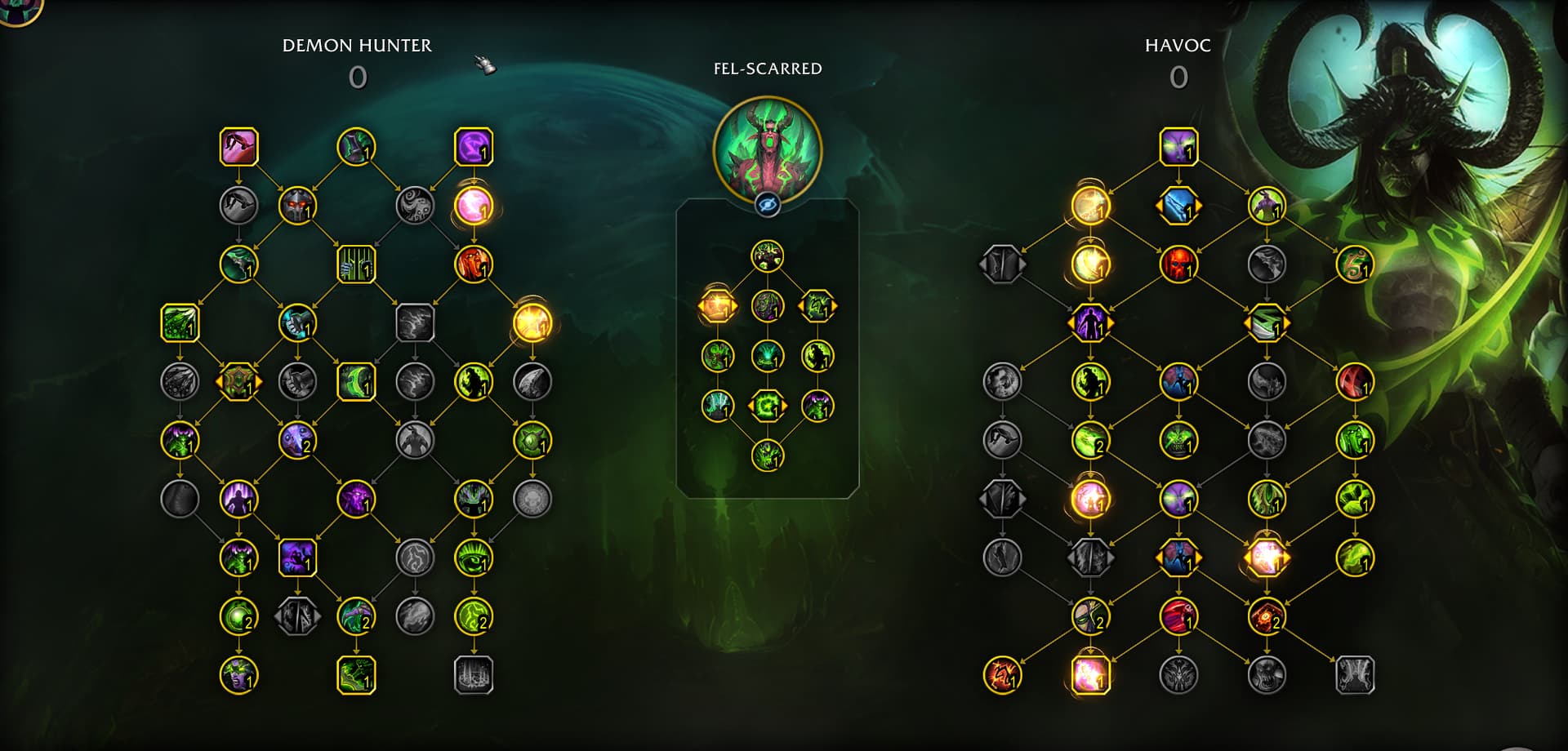
Task: Select the green swirl octagon hero talent
Action: (767, 406)
